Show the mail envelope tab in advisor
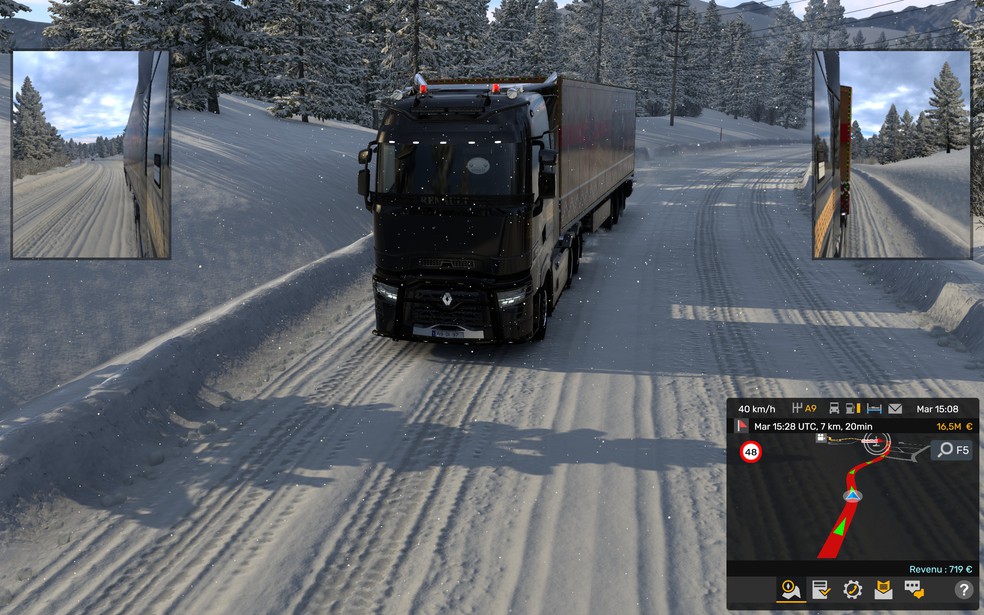The width and height of the screenshot is (984, 615). pos(883,589)
